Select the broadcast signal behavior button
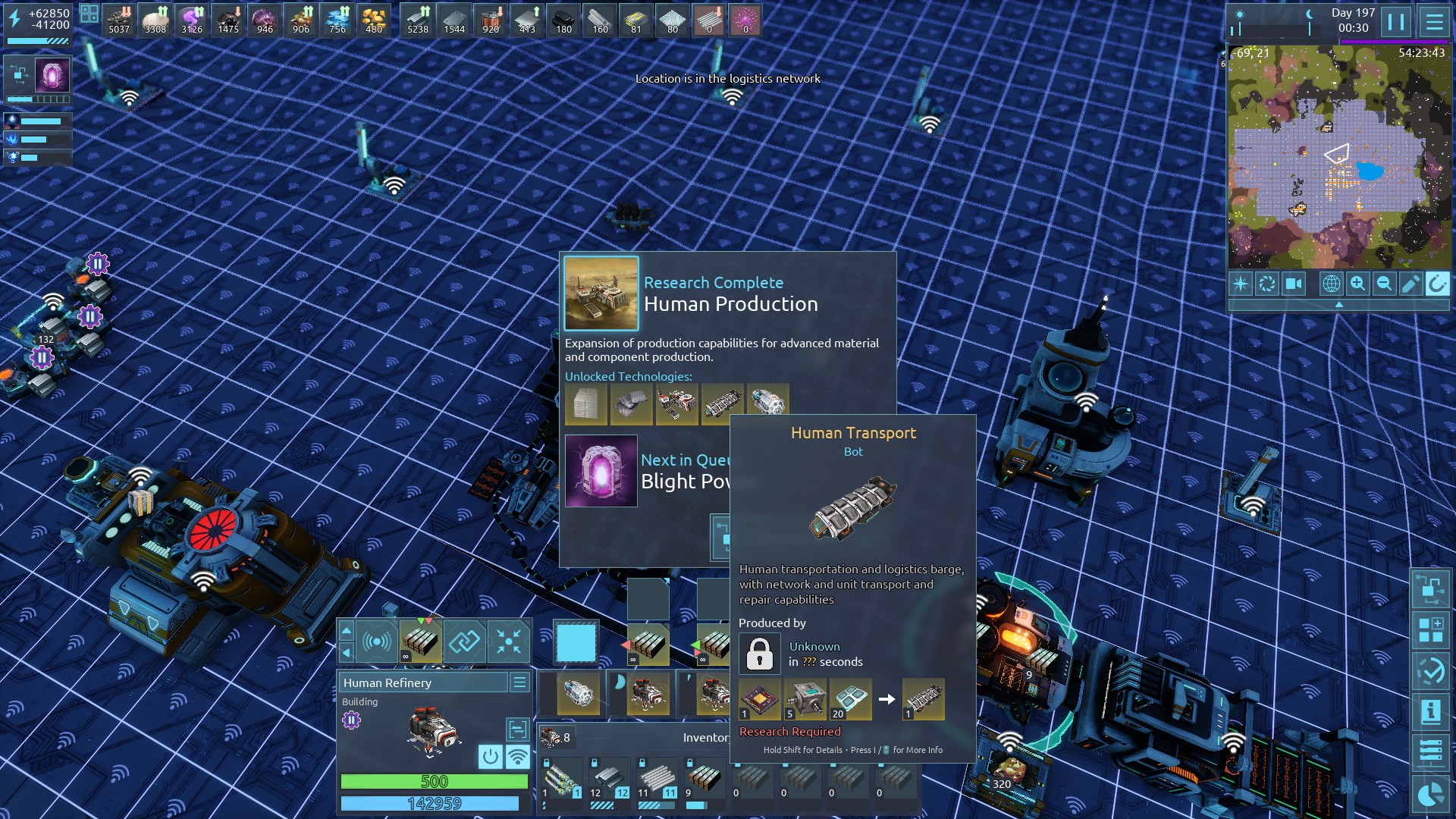Image resolution: width=1456 pixels, height=819 pixels. click(377, 642)
